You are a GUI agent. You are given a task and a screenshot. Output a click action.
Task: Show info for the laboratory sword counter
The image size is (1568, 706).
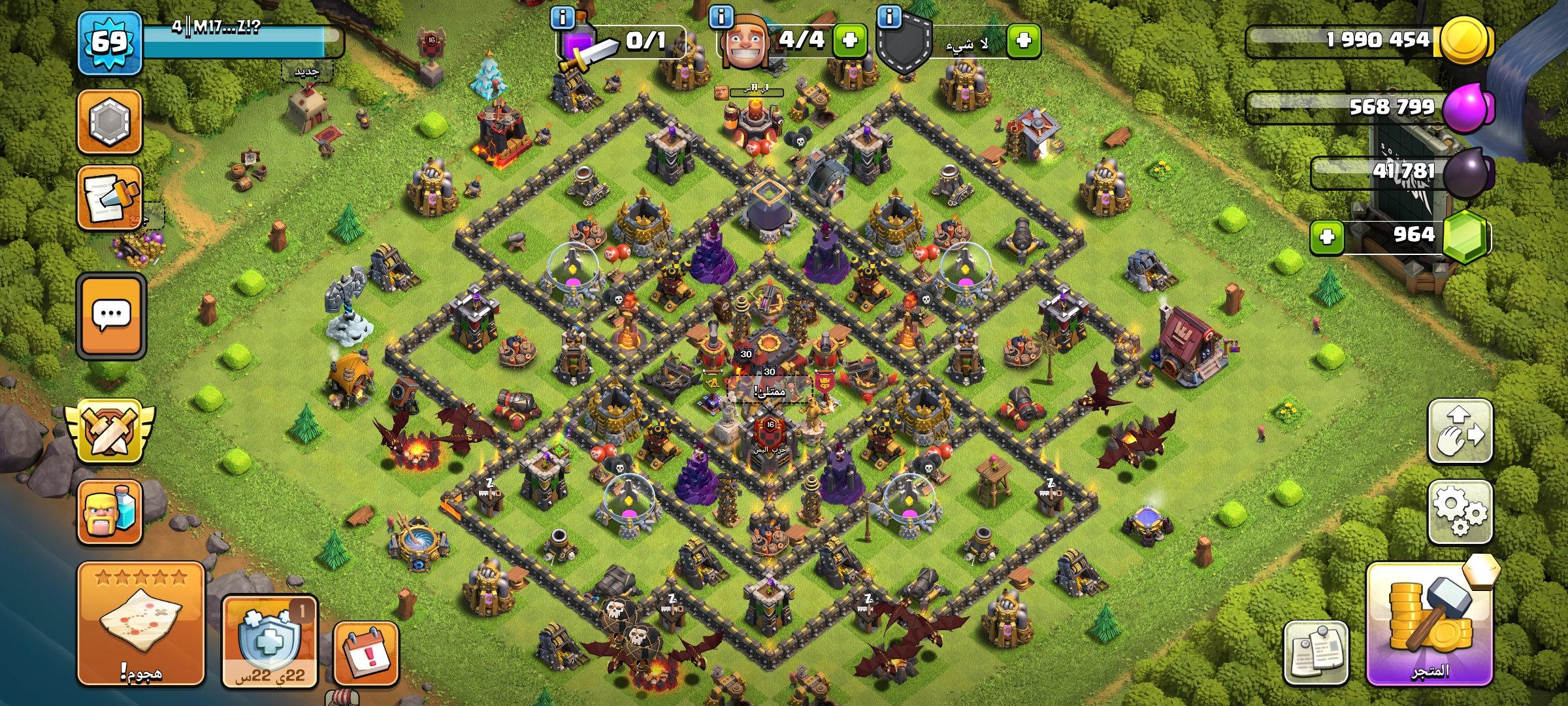click(563, 17)
